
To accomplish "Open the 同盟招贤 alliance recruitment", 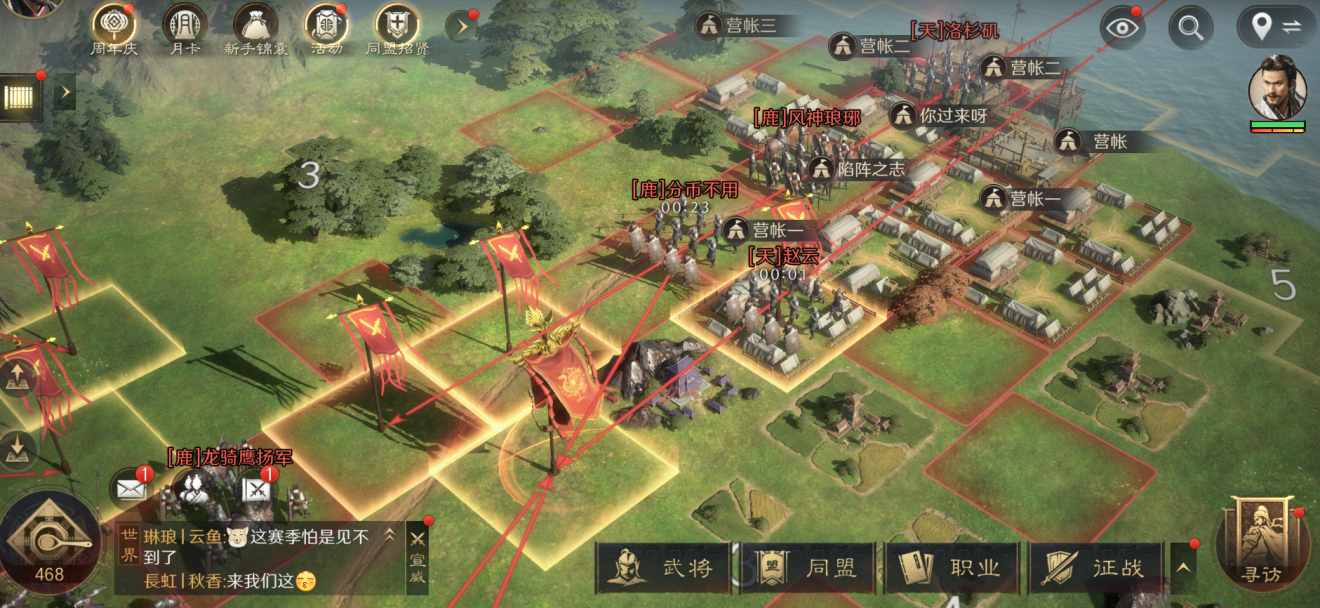I will click(x=397, y=25).
